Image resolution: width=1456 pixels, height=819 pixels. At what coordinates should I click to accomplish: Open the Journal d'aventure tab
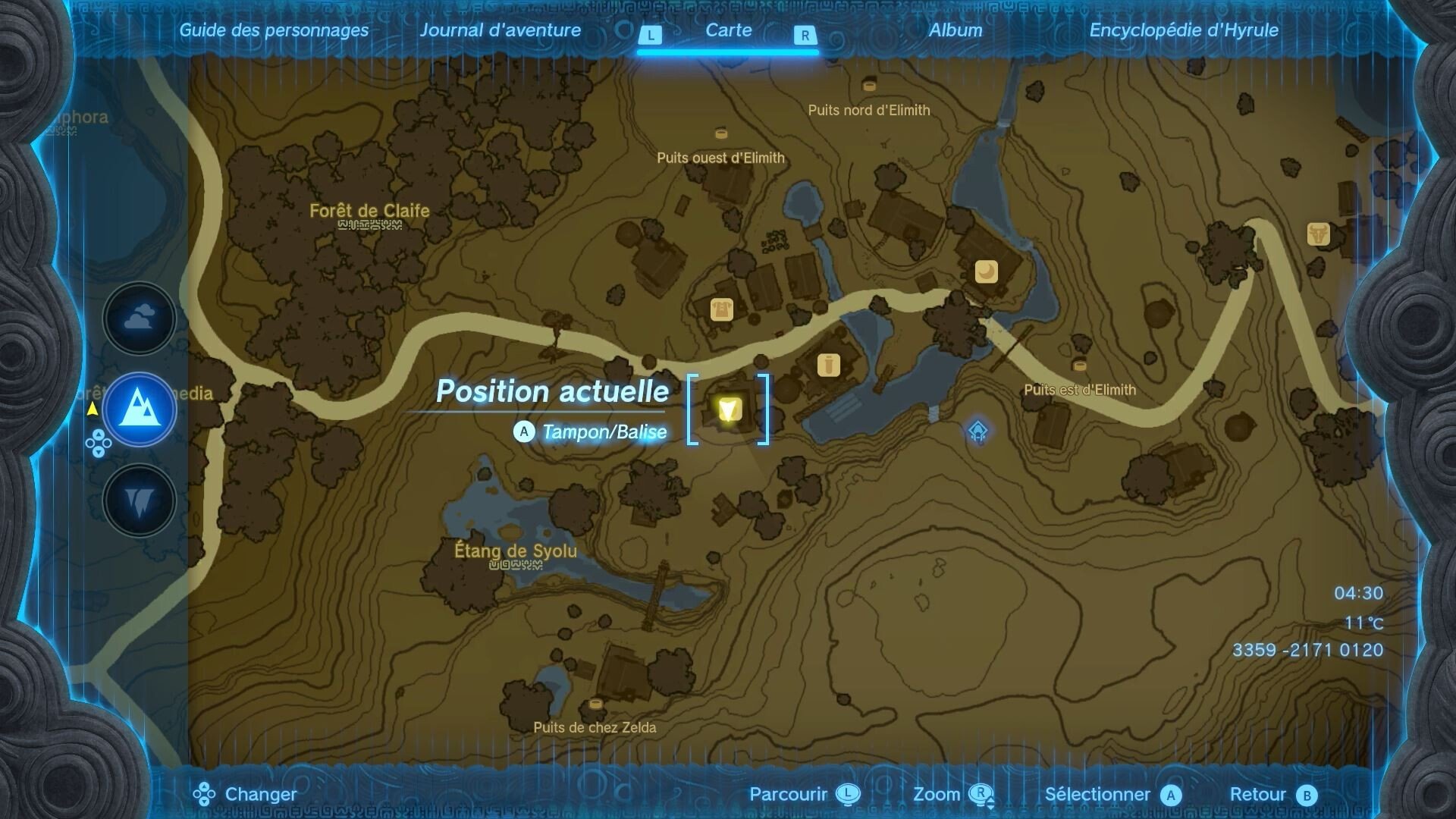[500, 30]
